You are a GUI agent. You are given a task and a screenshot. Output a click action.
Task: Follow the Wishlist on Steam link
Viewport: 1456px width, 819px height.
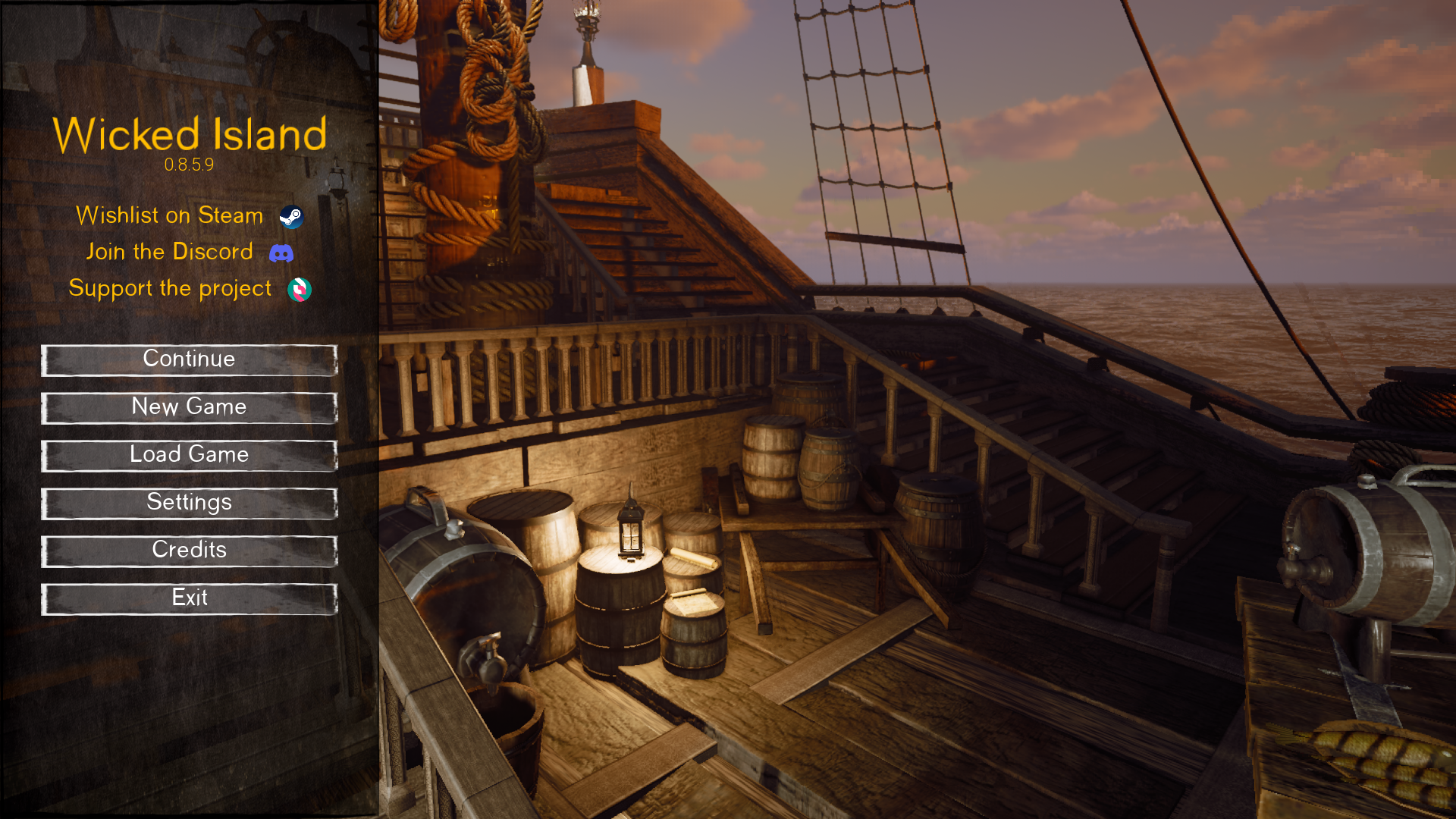click(169, 215)
